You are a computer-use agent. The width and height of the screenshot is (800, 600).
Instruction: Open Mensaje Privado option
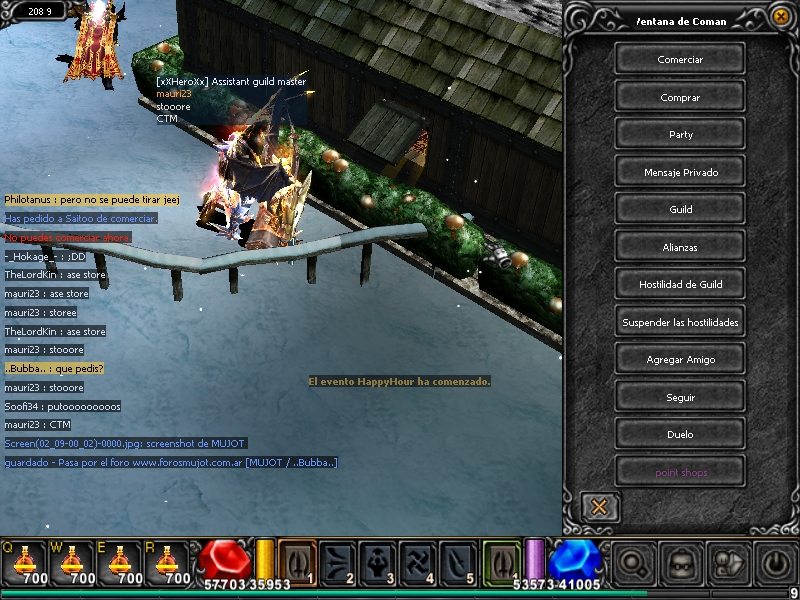pos(680,172)
